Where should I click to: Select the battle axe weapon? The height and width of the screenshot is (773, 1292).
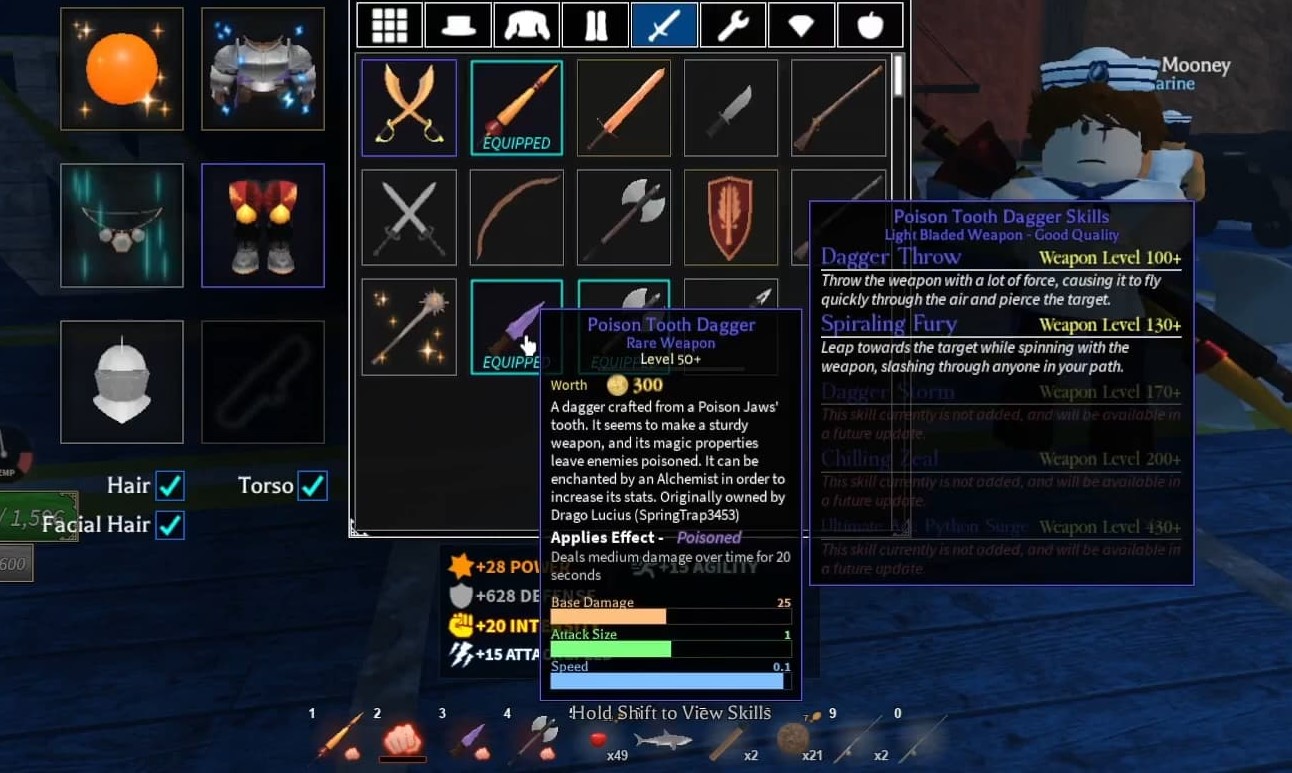pyautogui.click(x=623, y=216)
